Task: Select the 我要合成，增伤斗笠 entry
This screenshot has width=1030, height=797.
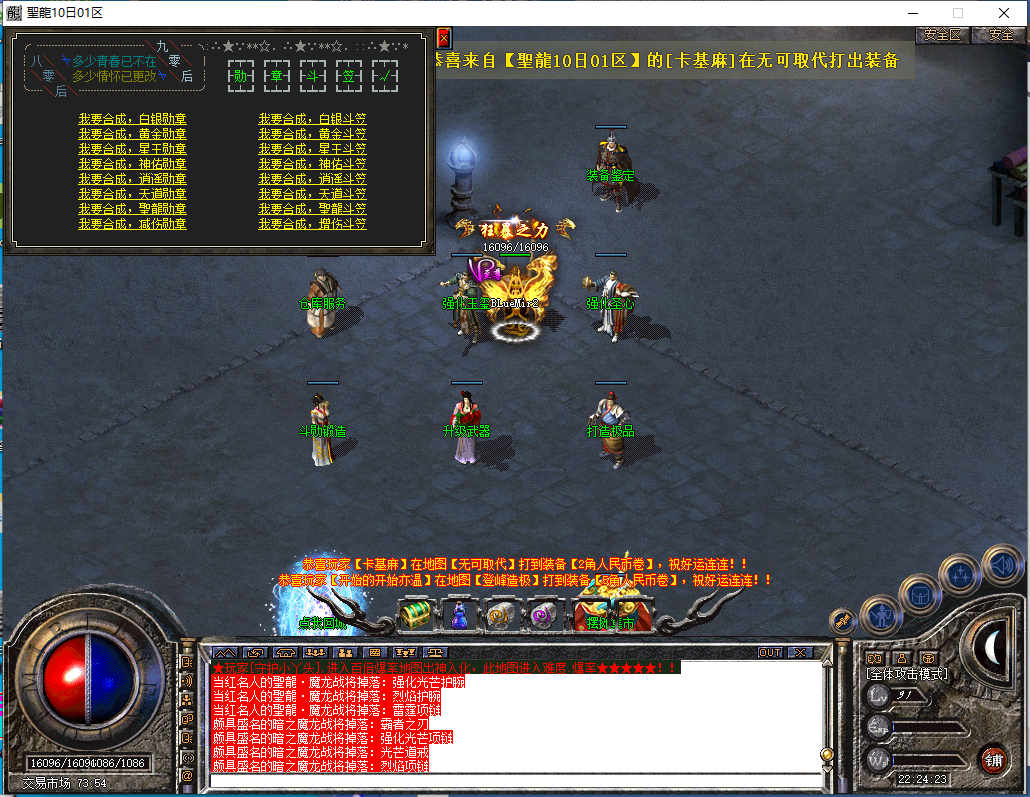Action: coord(312,224)
